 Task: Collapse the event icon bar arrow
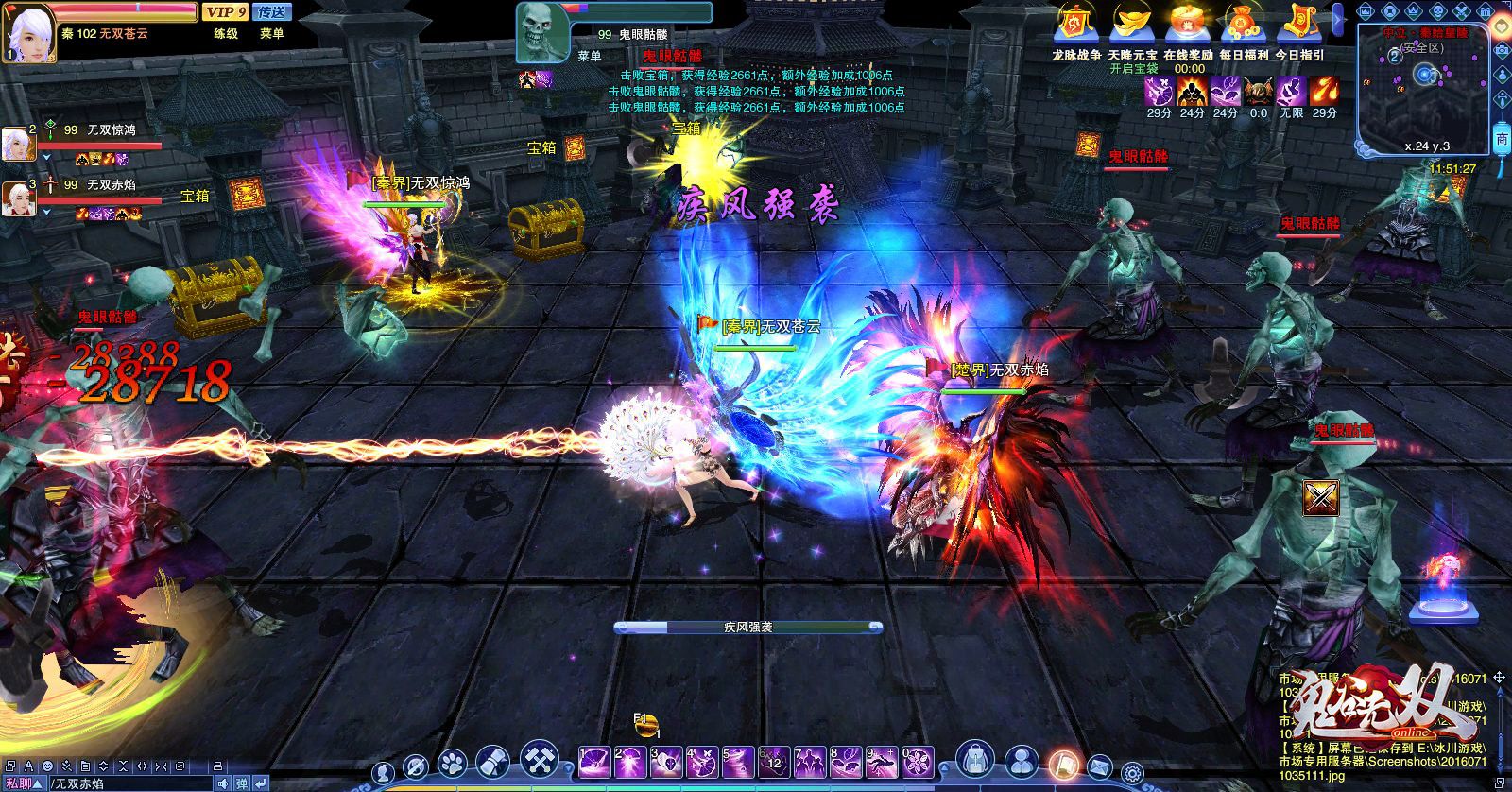(x=1338, y=21)
